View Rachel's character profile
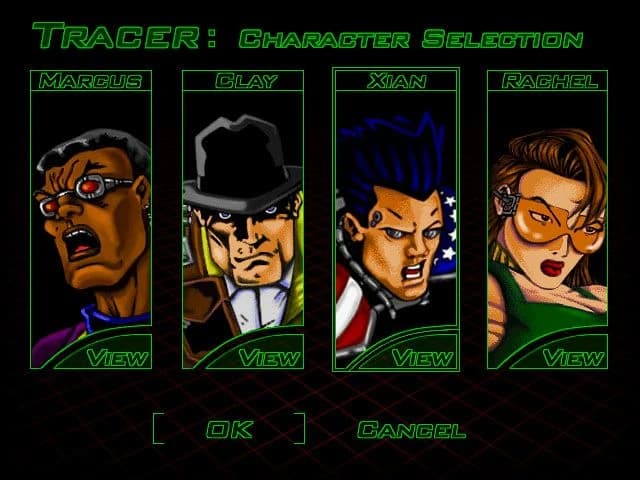Screen dimensions: 640x480 [574, 356]
